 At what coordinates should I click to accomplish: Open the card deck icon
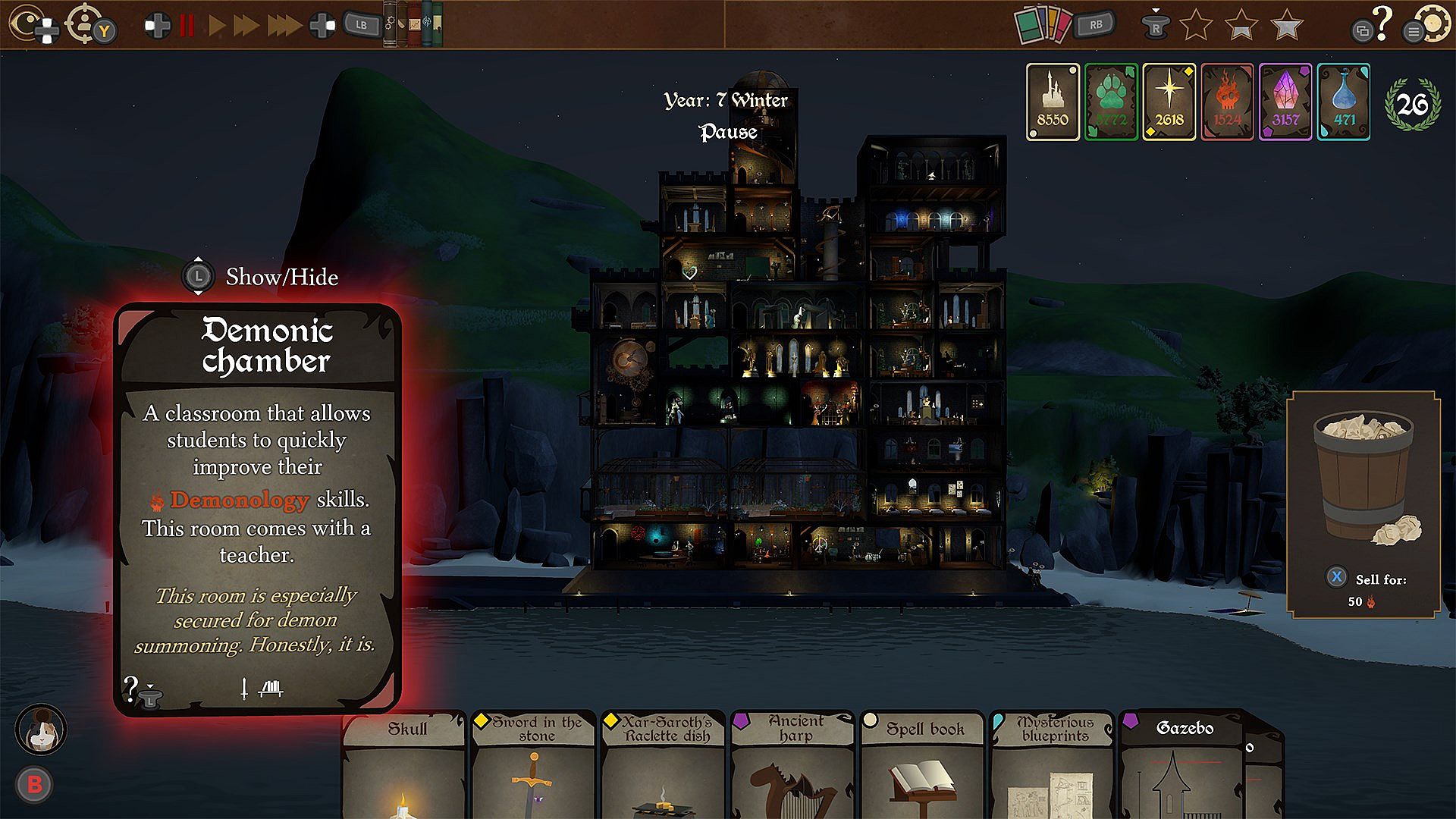click(x=1043, y=25)
